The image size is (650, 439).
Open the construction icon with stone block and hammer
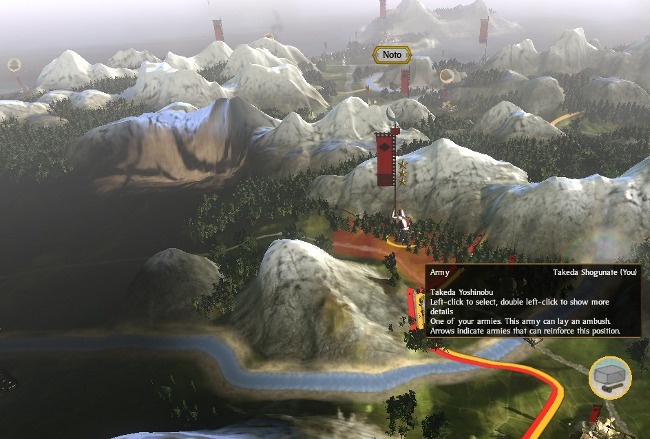609,377
